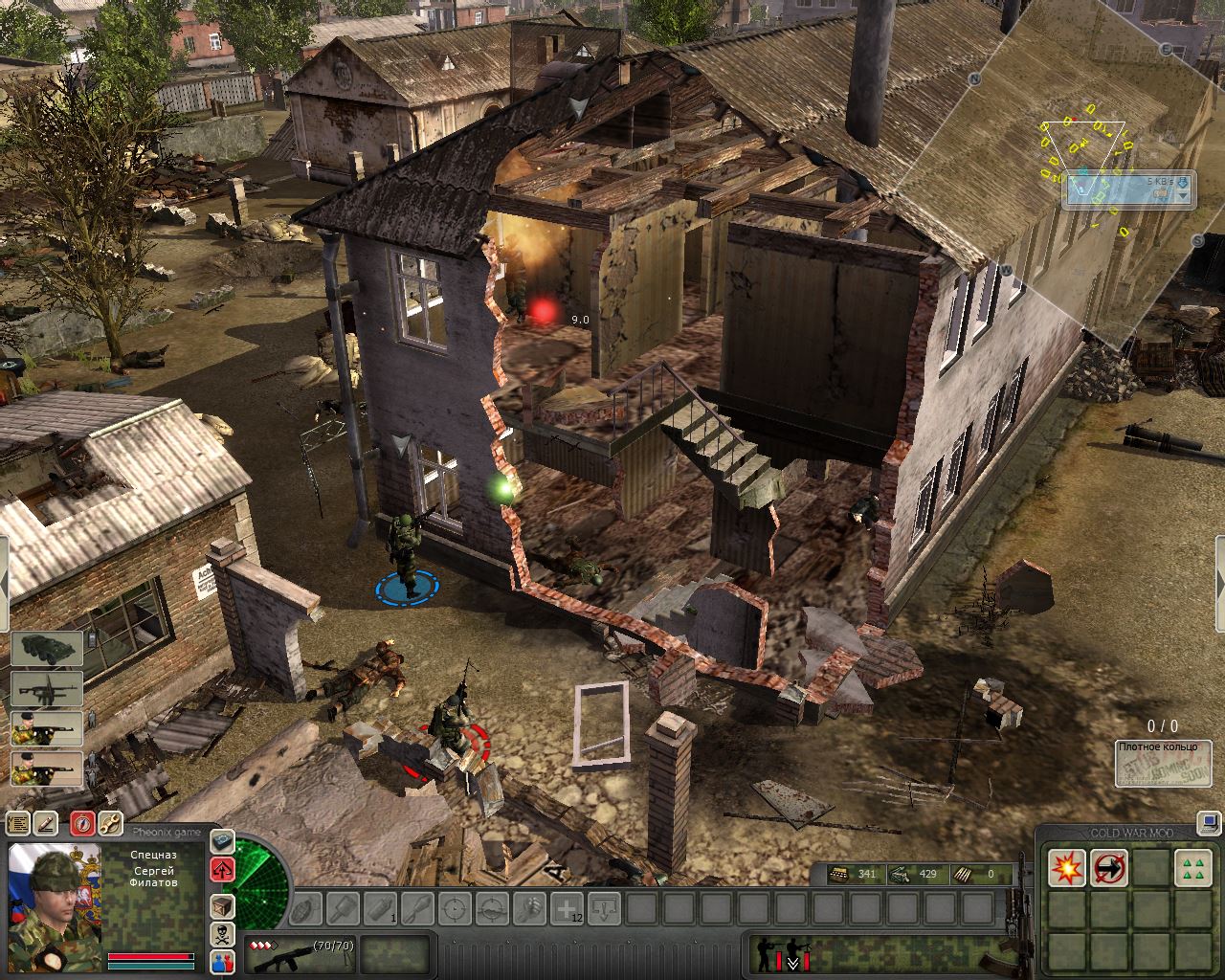Toggle the red compass button
The height and width of the screenshot is (980, 1225).
click(82, 823)
